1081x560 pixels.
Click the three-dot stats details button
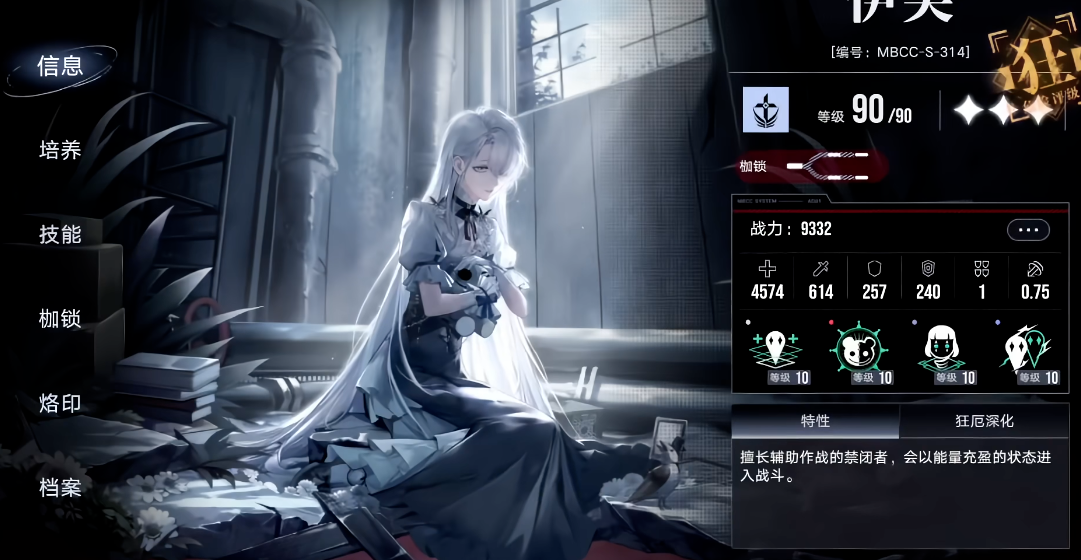[x=1028, y=230]
